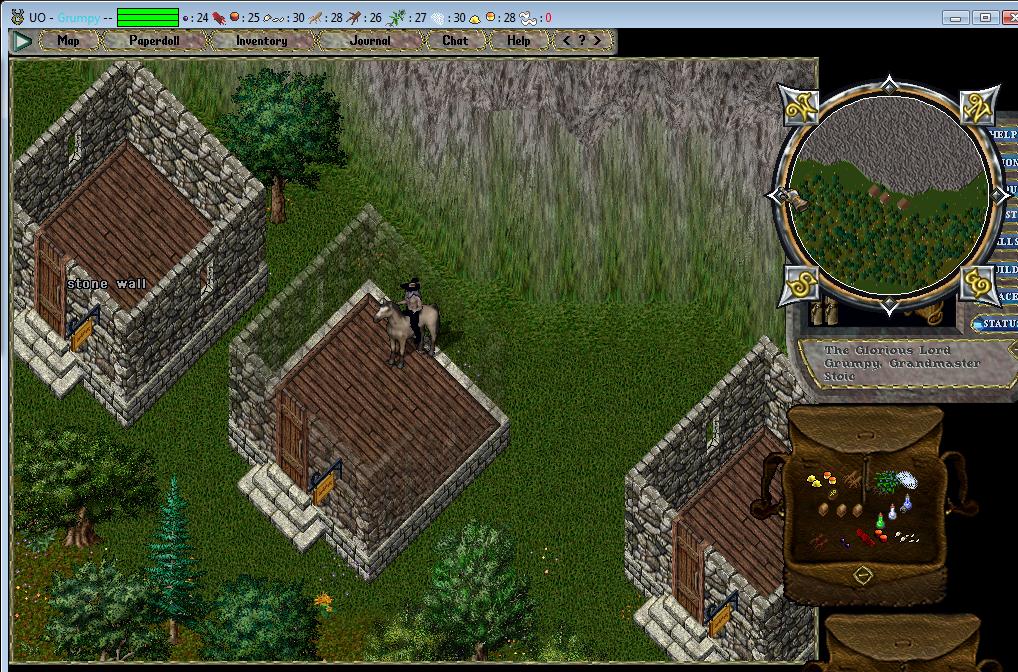Open the Map from the top menu bar

[68, 41]
